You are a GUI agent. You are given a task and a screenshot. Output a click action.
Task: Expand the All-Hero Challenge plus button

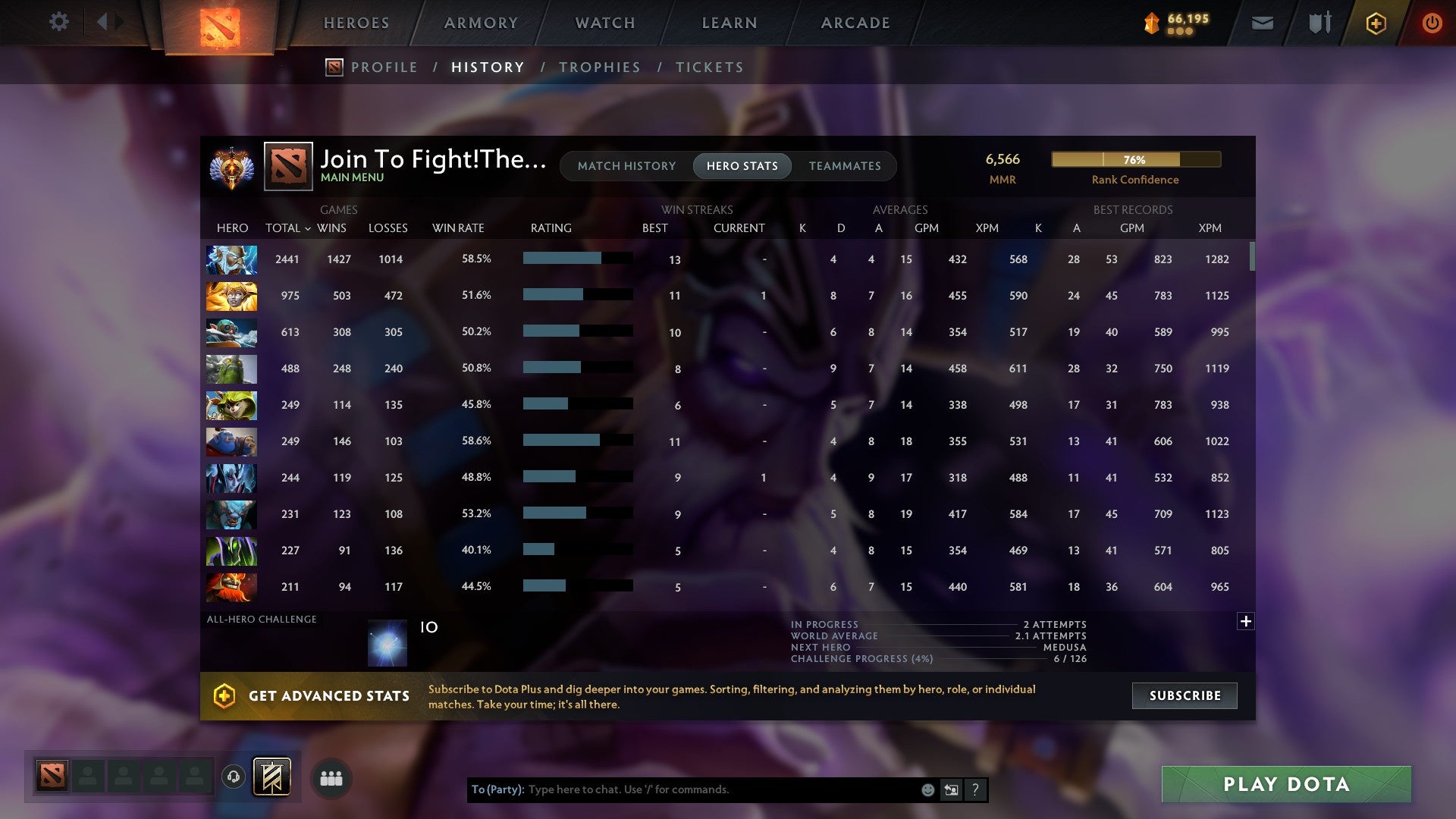pos(1246,622)
